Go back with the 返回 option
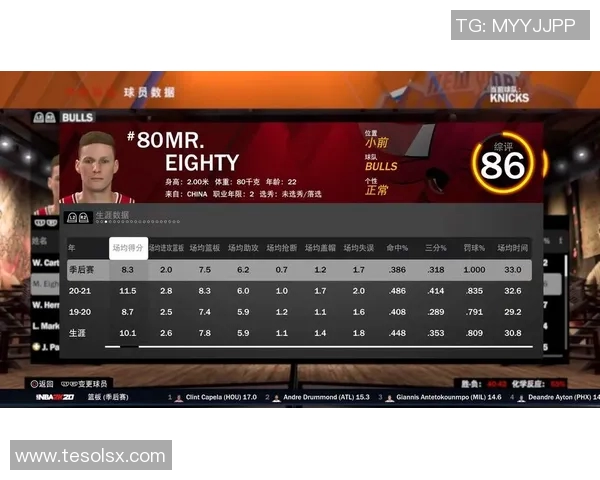Viewport: 600px width, 480px height. click(x=41, y=383)
